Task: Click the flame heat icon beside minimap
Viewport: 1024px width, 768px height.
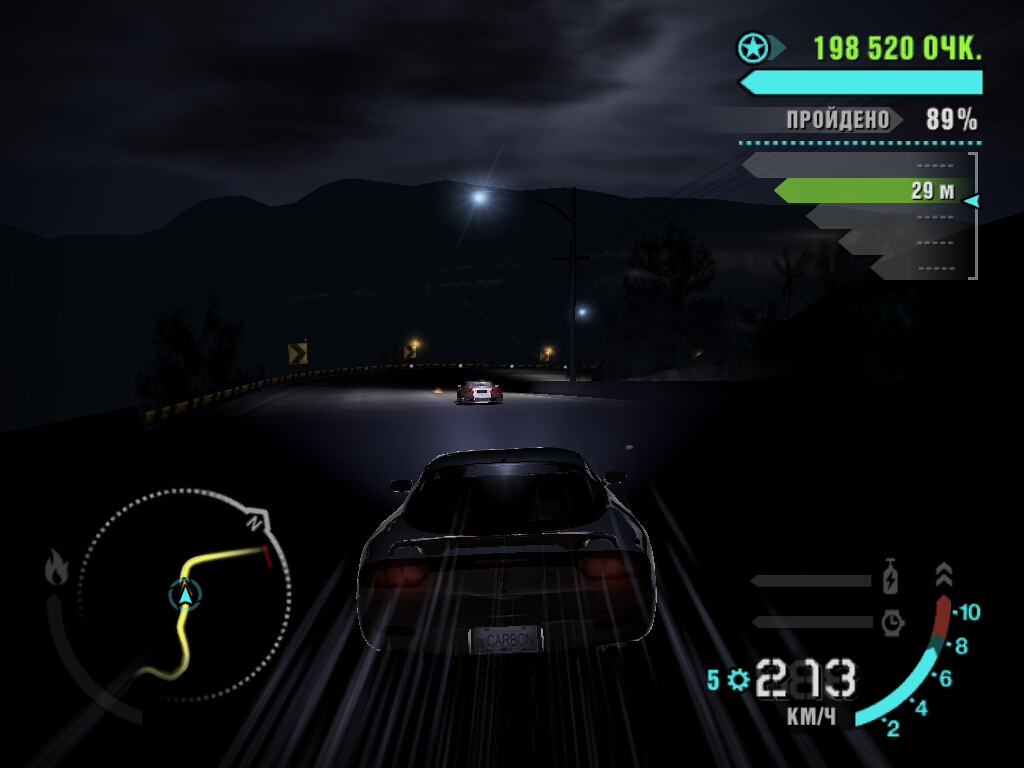Action: coord(56,568)
